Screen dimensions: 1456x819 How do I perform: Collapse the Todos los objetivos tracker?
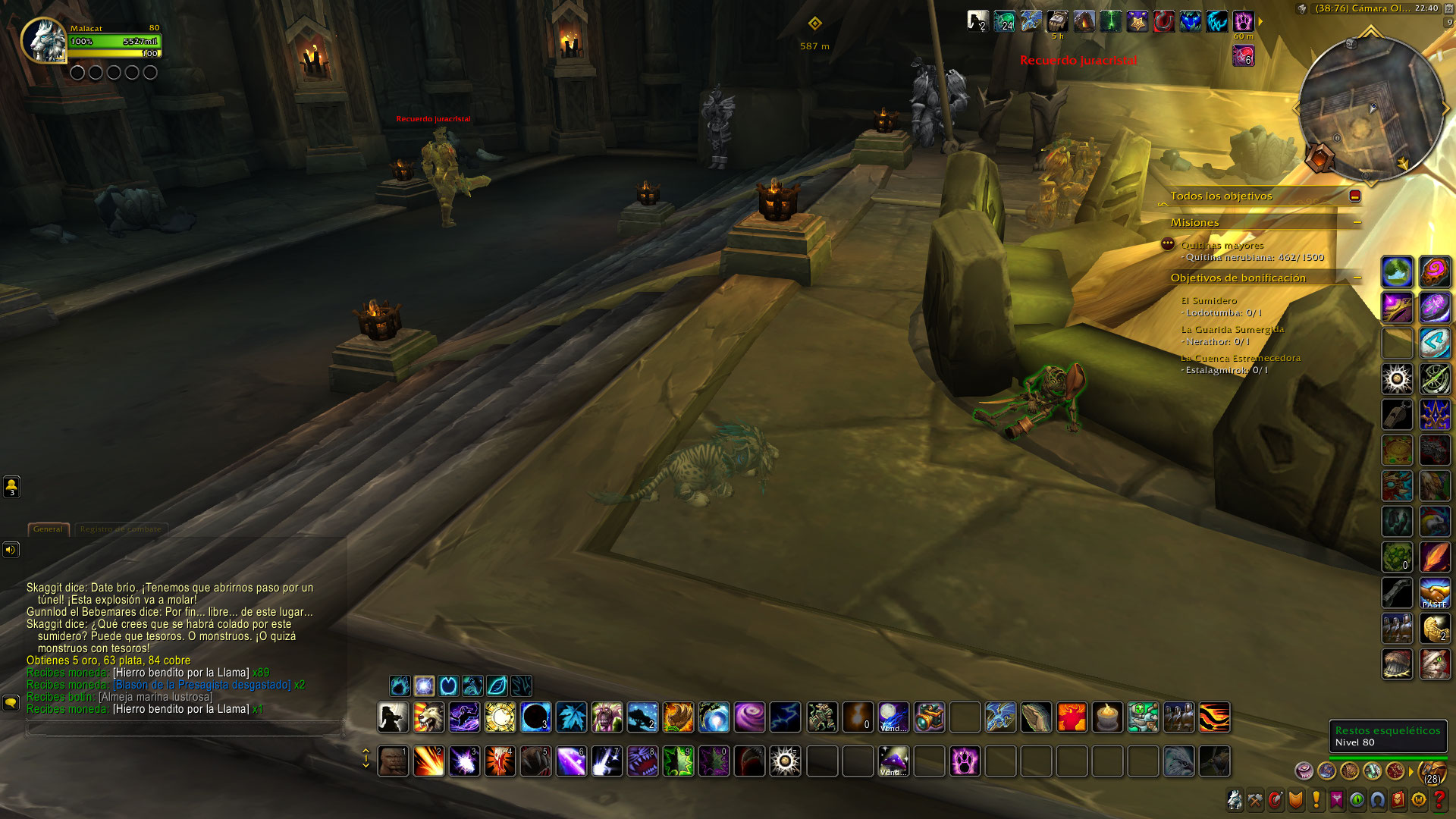[1355, 196]
